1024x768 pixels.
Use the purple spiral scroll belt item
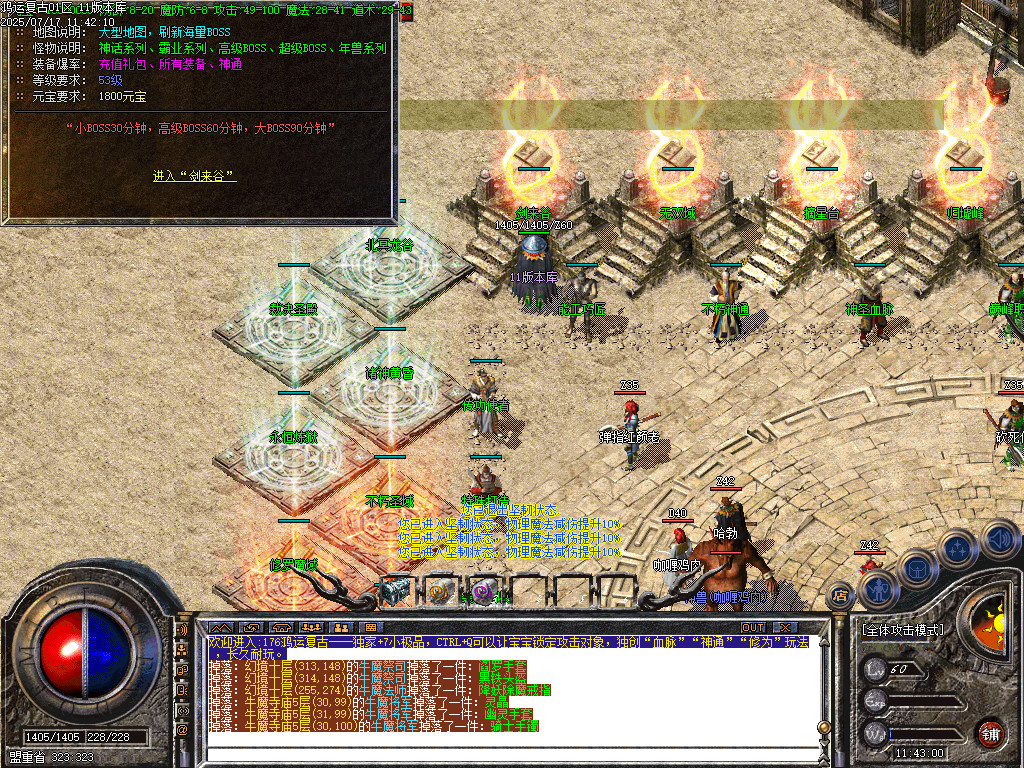click(x=485, y=592)
